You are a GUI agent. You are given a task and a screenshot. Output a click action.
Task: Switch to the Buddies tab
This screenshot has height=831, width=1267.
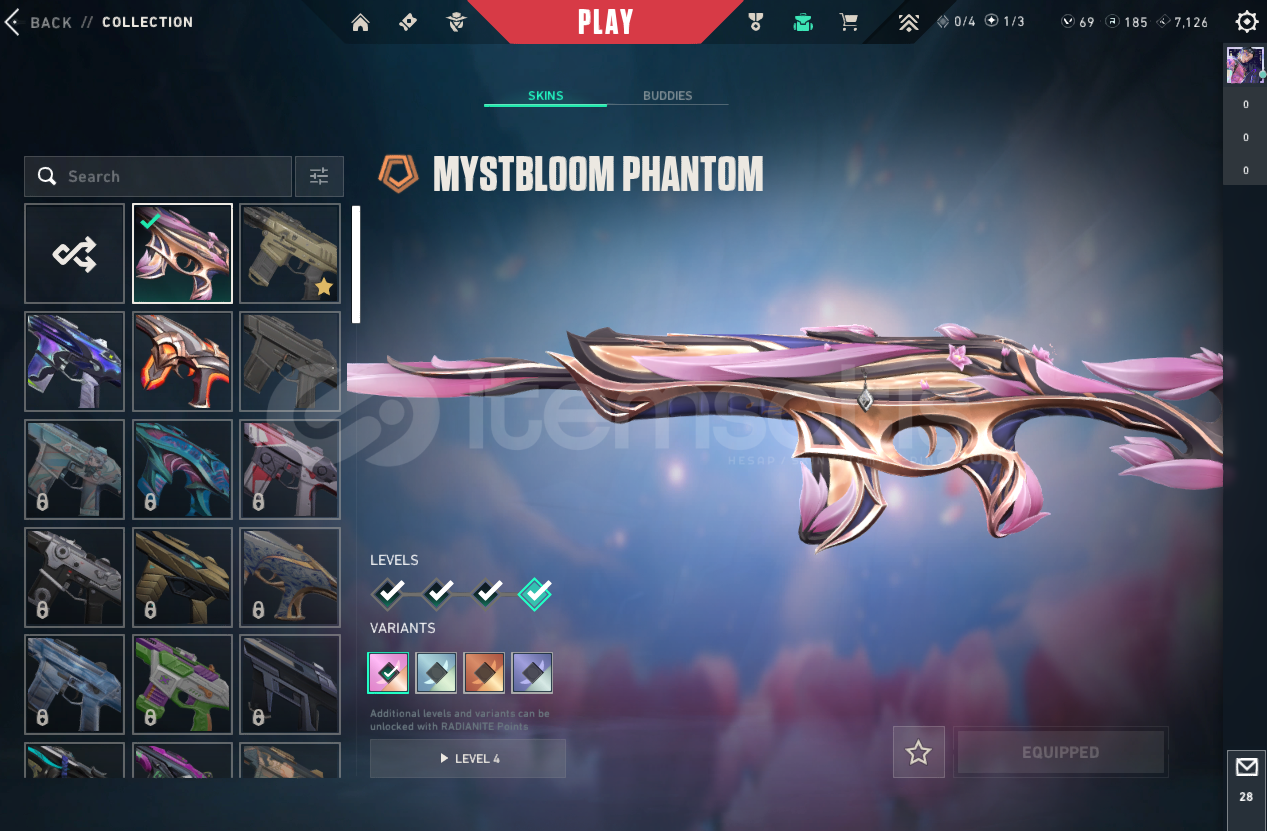click(667, 96)
